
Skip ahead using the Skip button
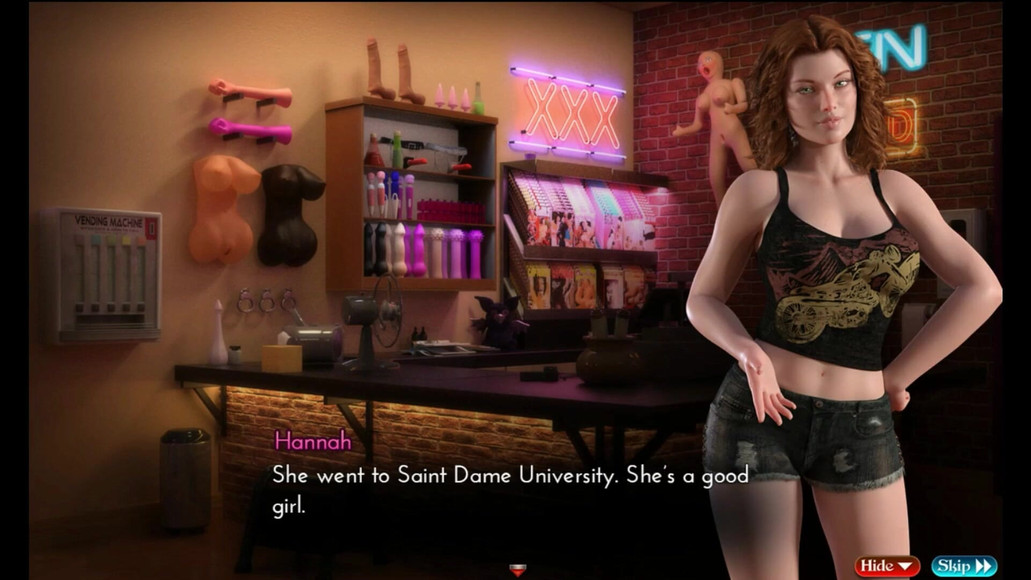964,566
